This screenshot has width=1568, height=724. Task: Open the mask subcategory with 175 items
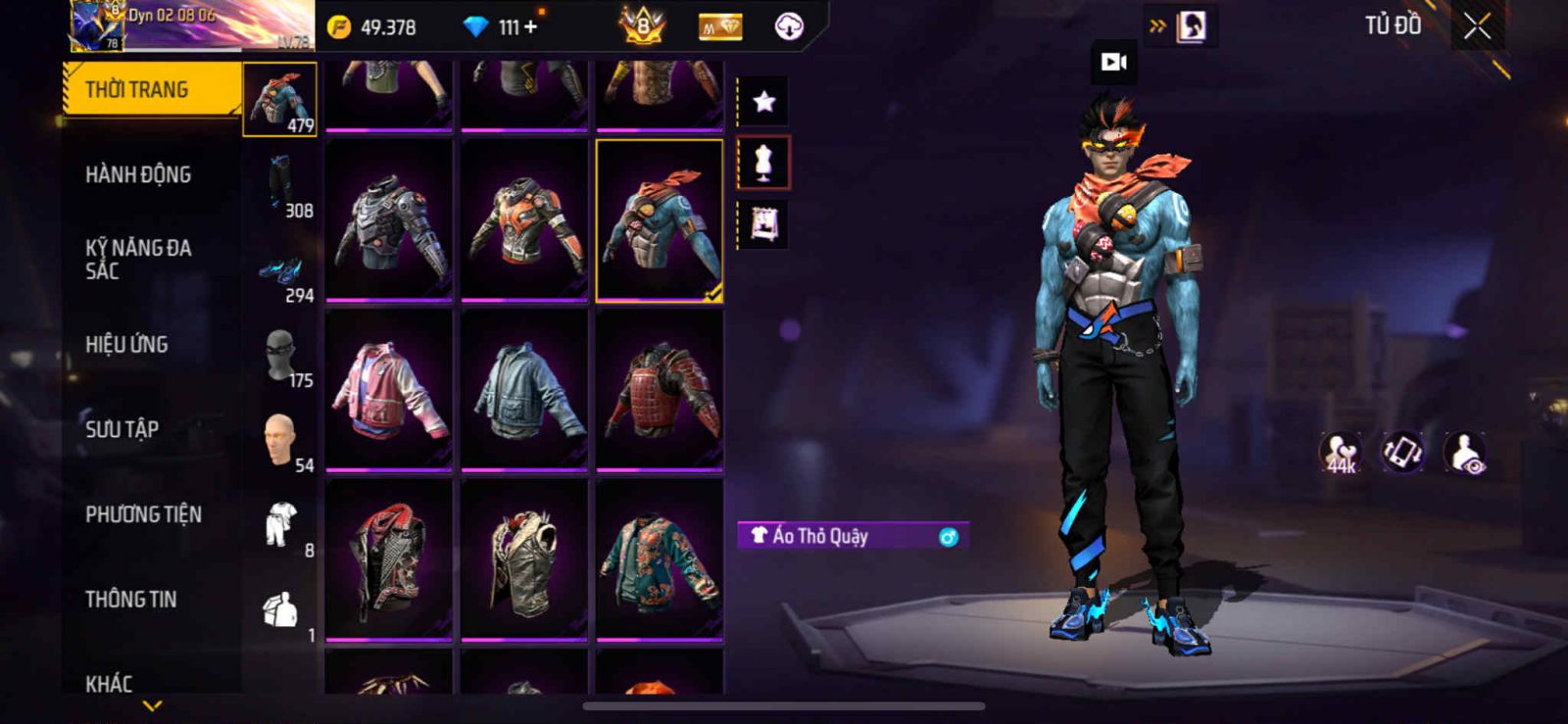(x=281, y=356)
